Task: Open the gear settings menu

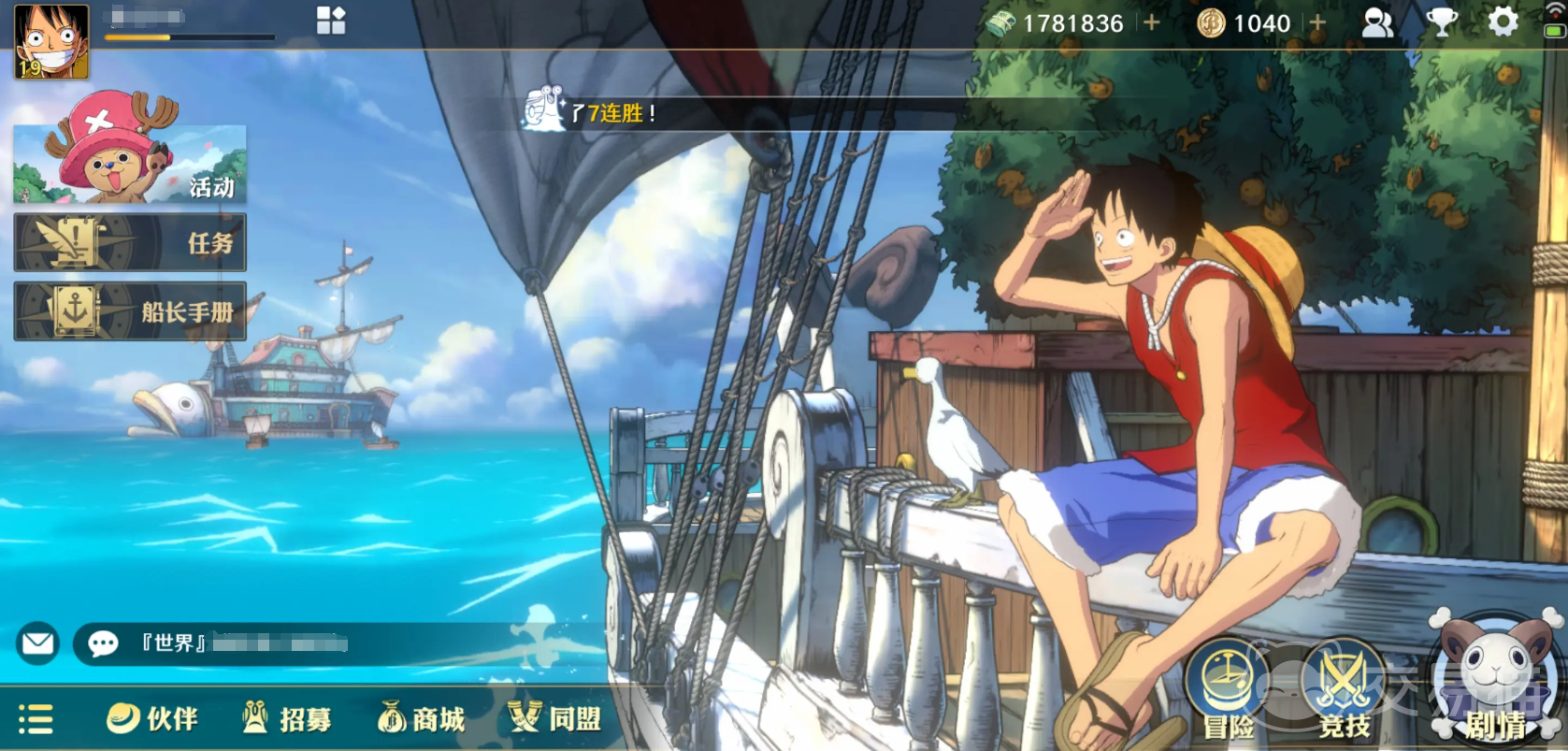Action: tap(1503, 22)
